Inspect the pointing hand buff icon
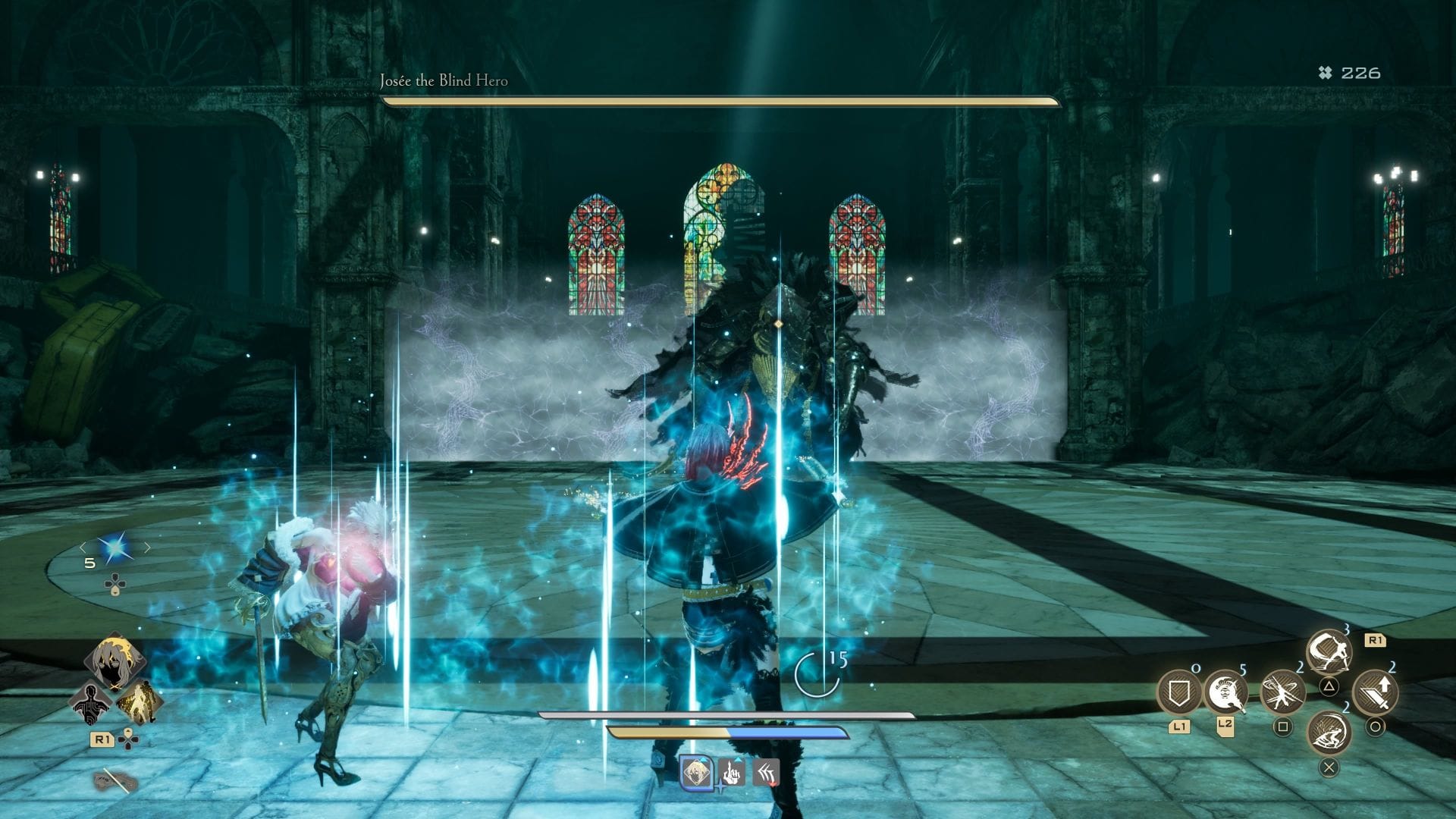1456x819 pixels. 731,773
